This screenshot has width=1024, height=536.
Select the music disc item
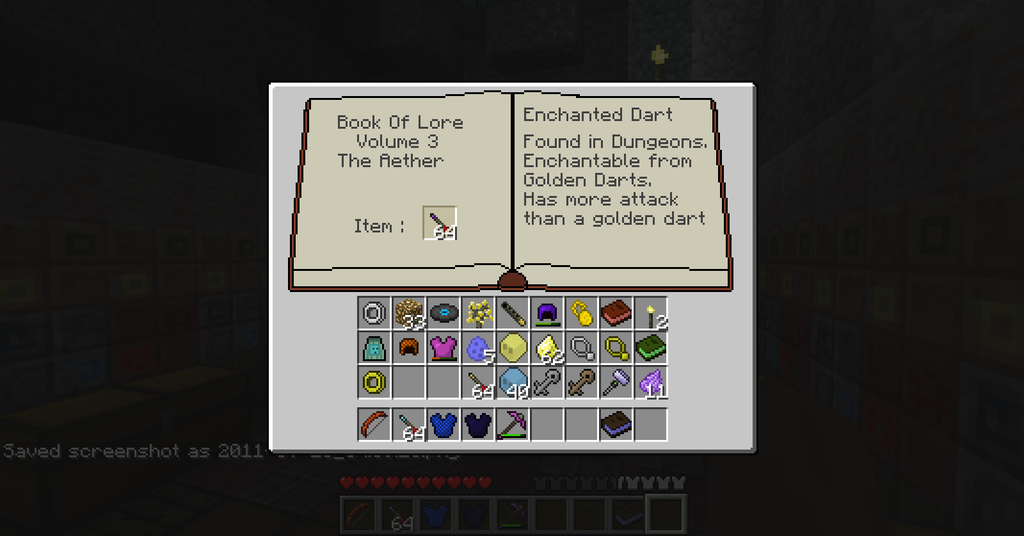[443, 313]
